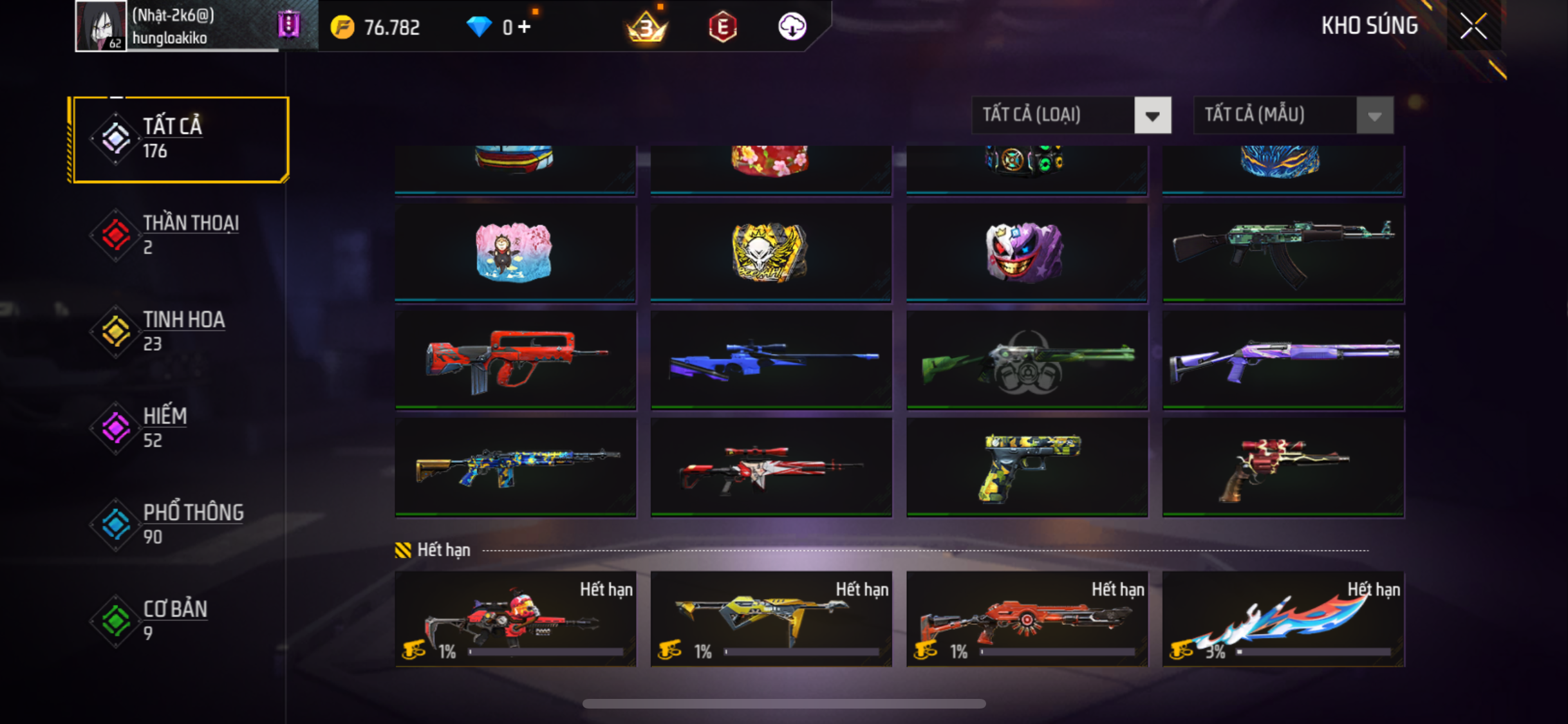
Task: Select the purple shotgun skin
Action: 1283,359
